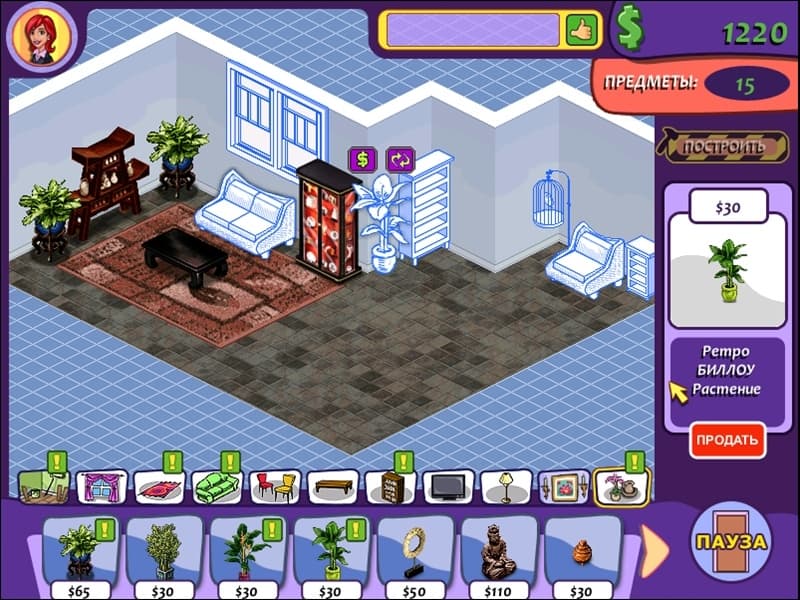Select the curtains category tab

click(x=101, y=487)
